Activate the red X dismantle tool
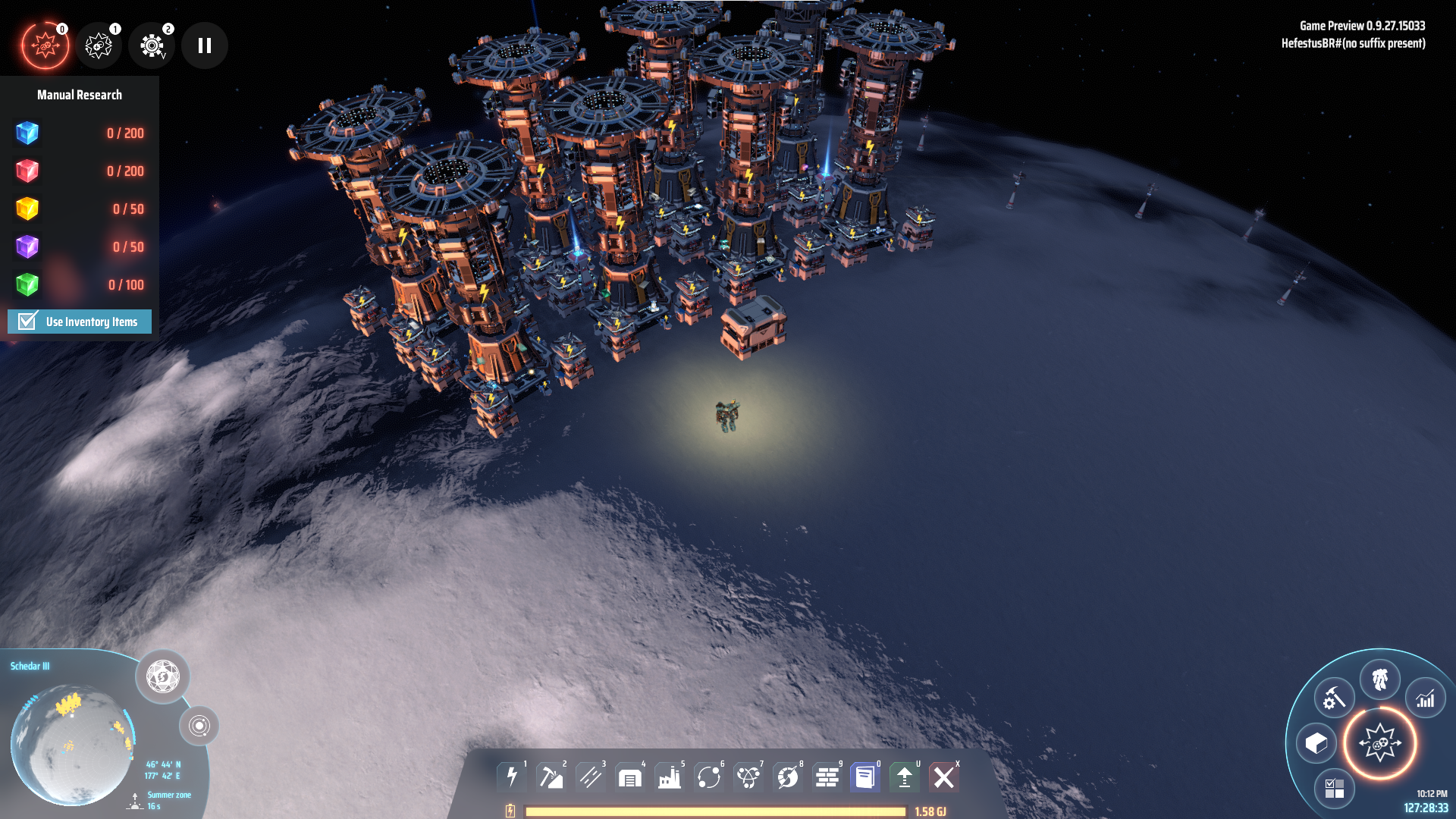 (x=944, y=777)
